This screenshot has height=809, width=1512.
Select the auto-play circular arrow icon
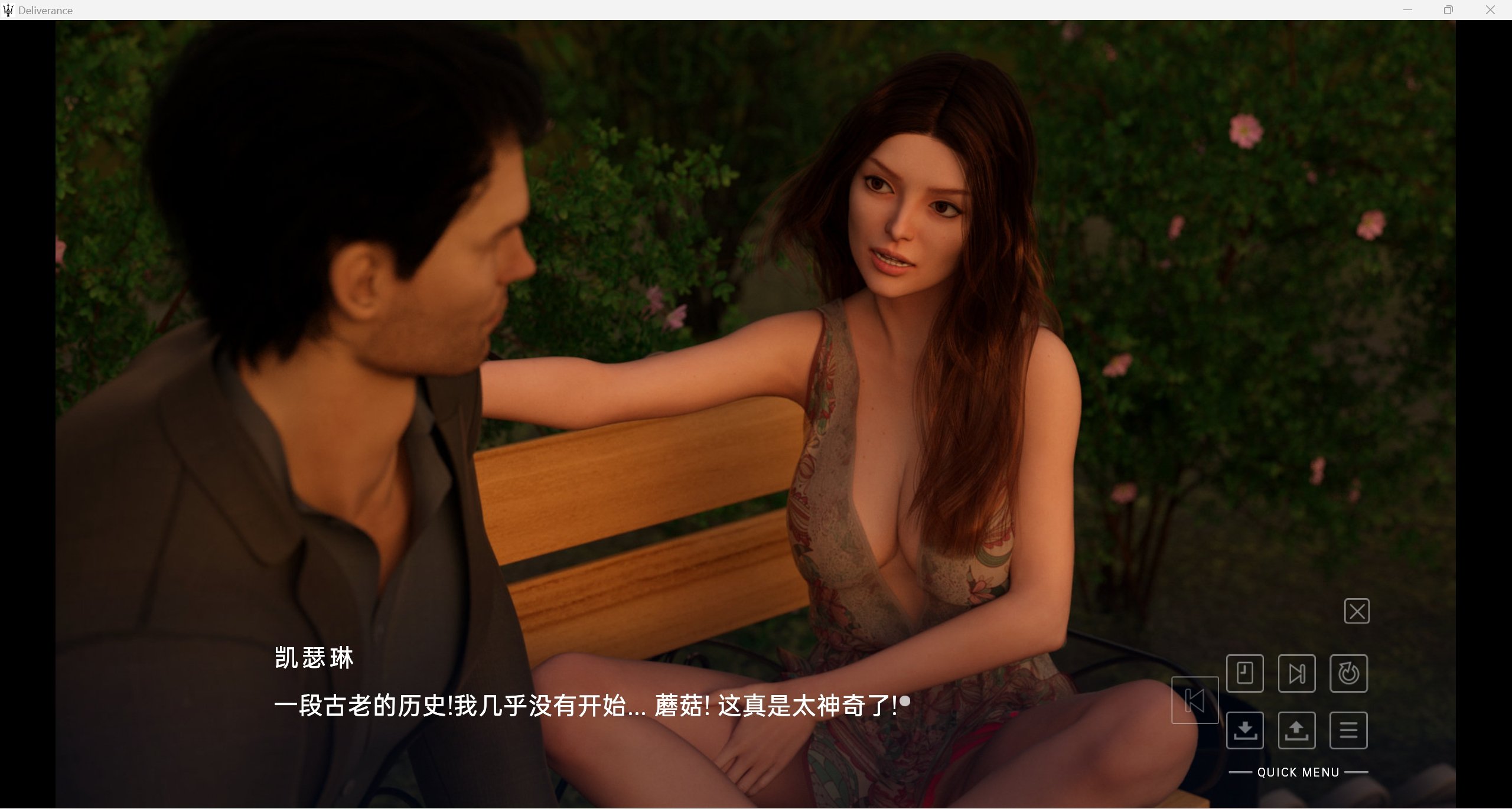tap(1350, 672)
